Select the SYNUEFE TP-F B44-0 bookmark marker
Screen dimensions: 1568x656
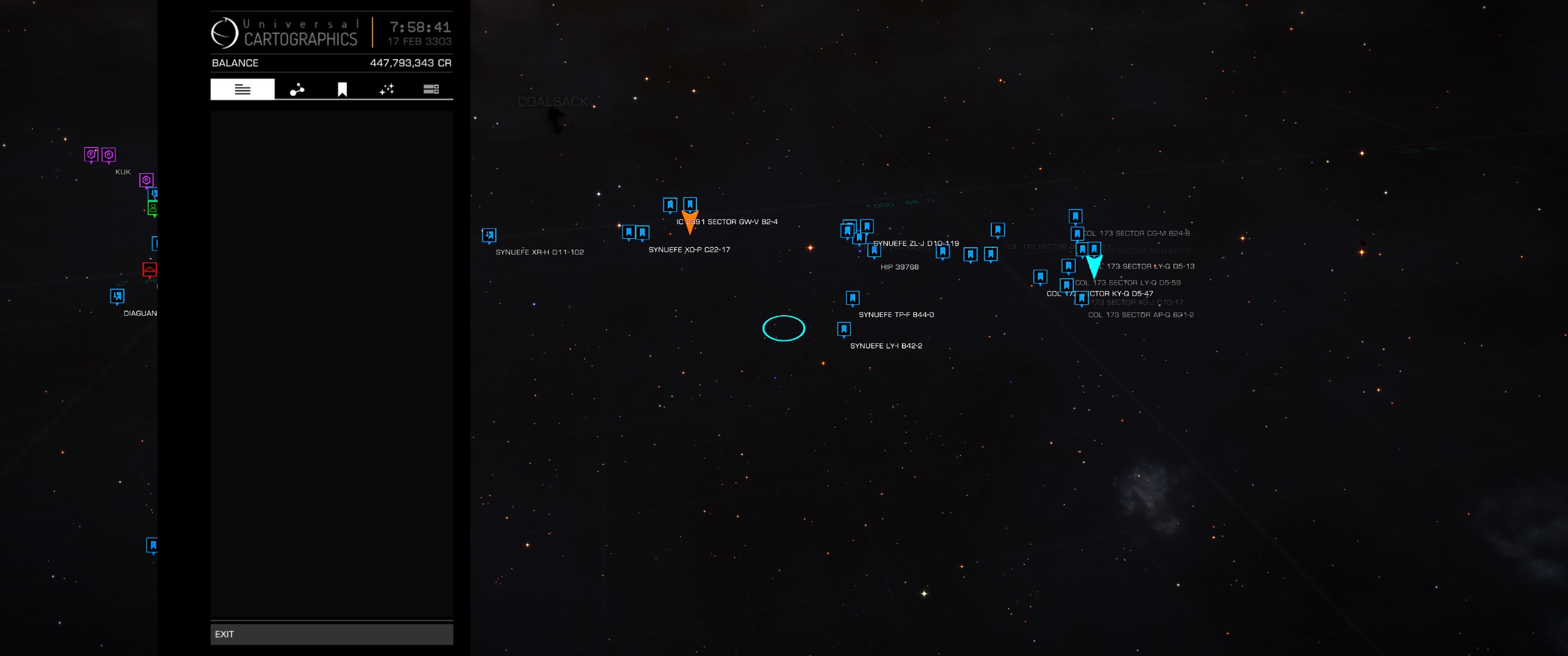click(x=852, y=298)
